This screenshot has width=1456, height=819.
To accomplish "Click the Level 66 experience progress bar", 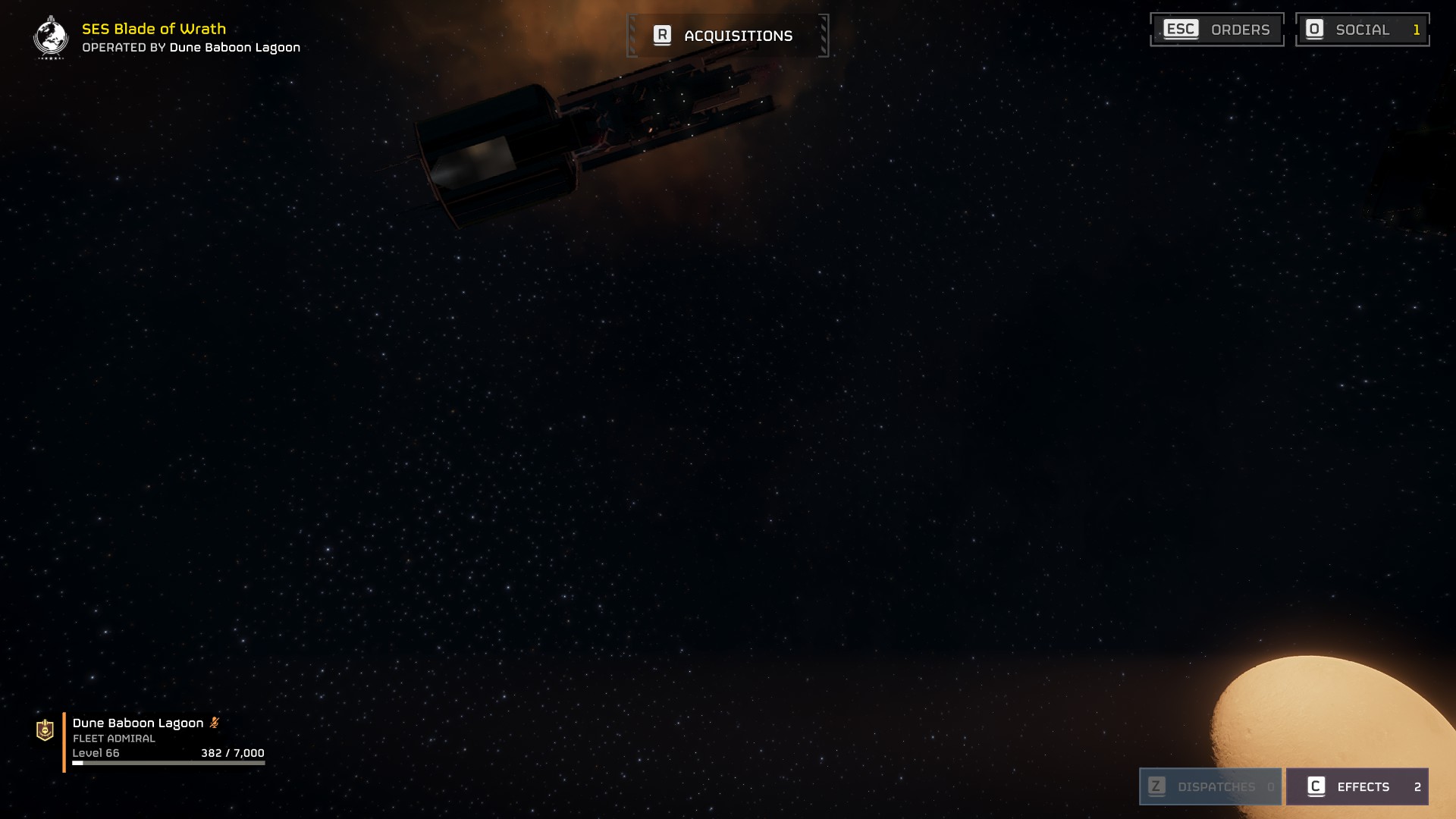I will click(168, 763).
